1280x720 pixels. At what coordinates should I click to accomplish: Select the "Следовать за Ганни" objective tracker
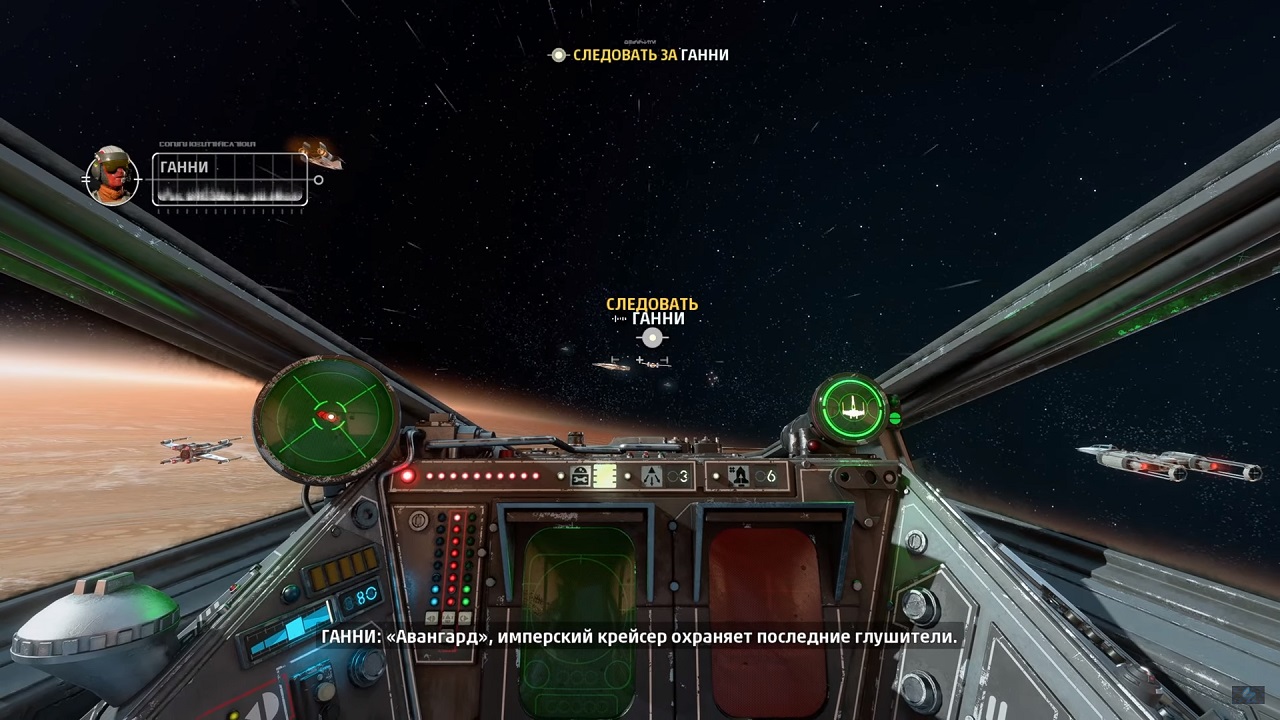[x=640, y=55]
